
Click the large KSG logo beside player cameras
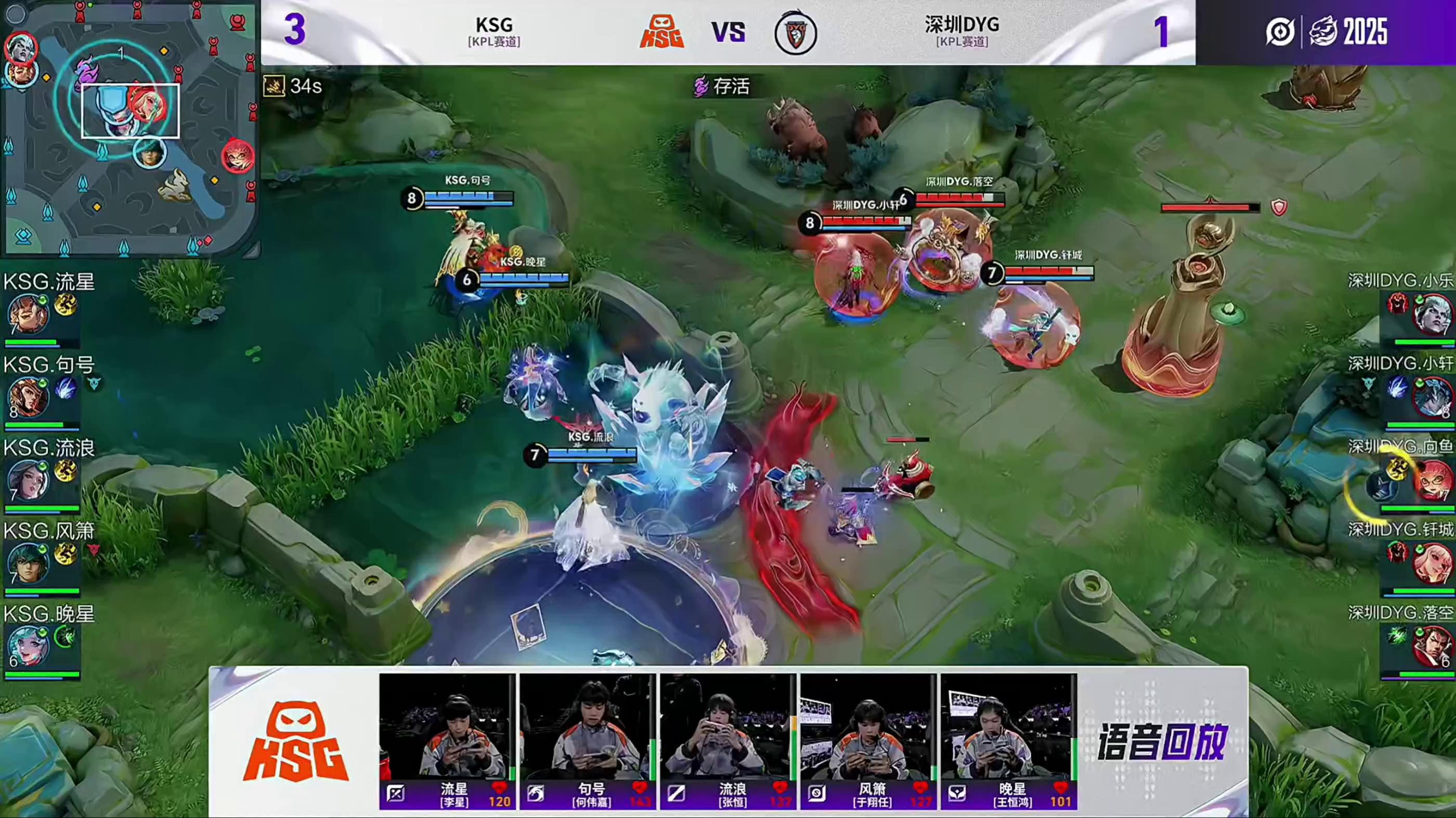[x=295, y=742]
